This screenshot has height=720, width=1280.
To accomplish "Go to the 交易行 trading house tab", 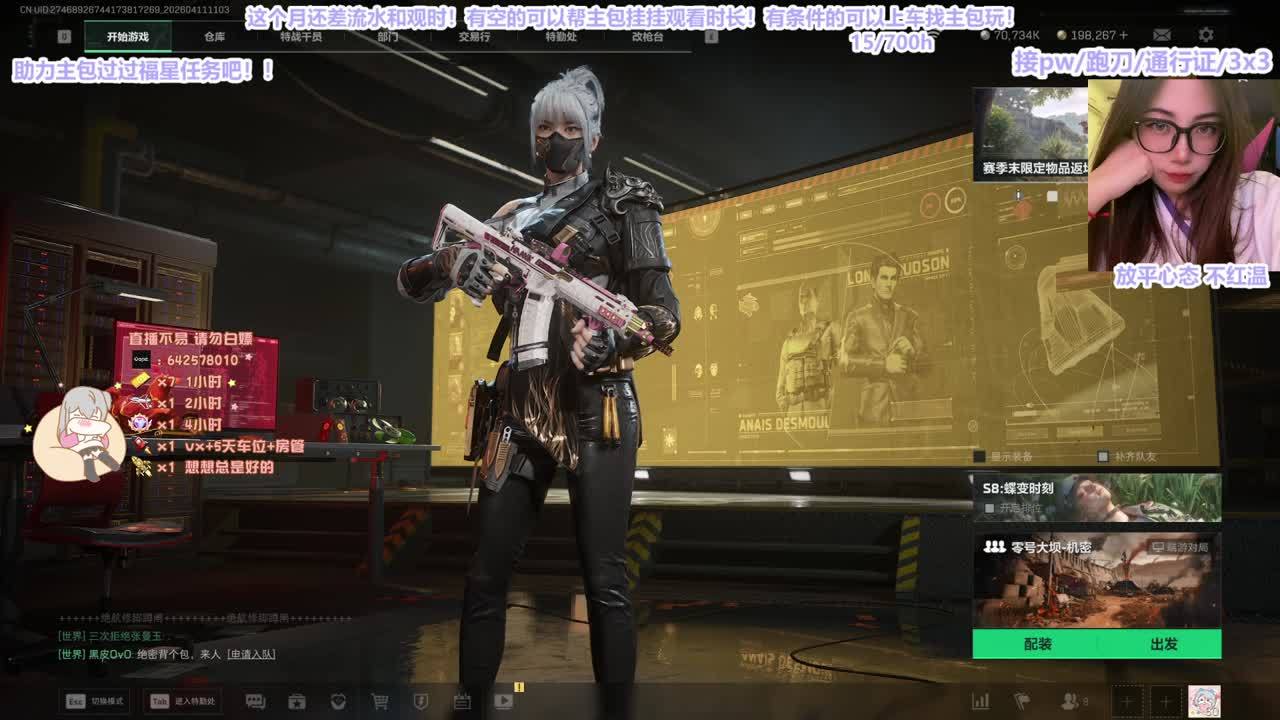I will coord(474,37).
